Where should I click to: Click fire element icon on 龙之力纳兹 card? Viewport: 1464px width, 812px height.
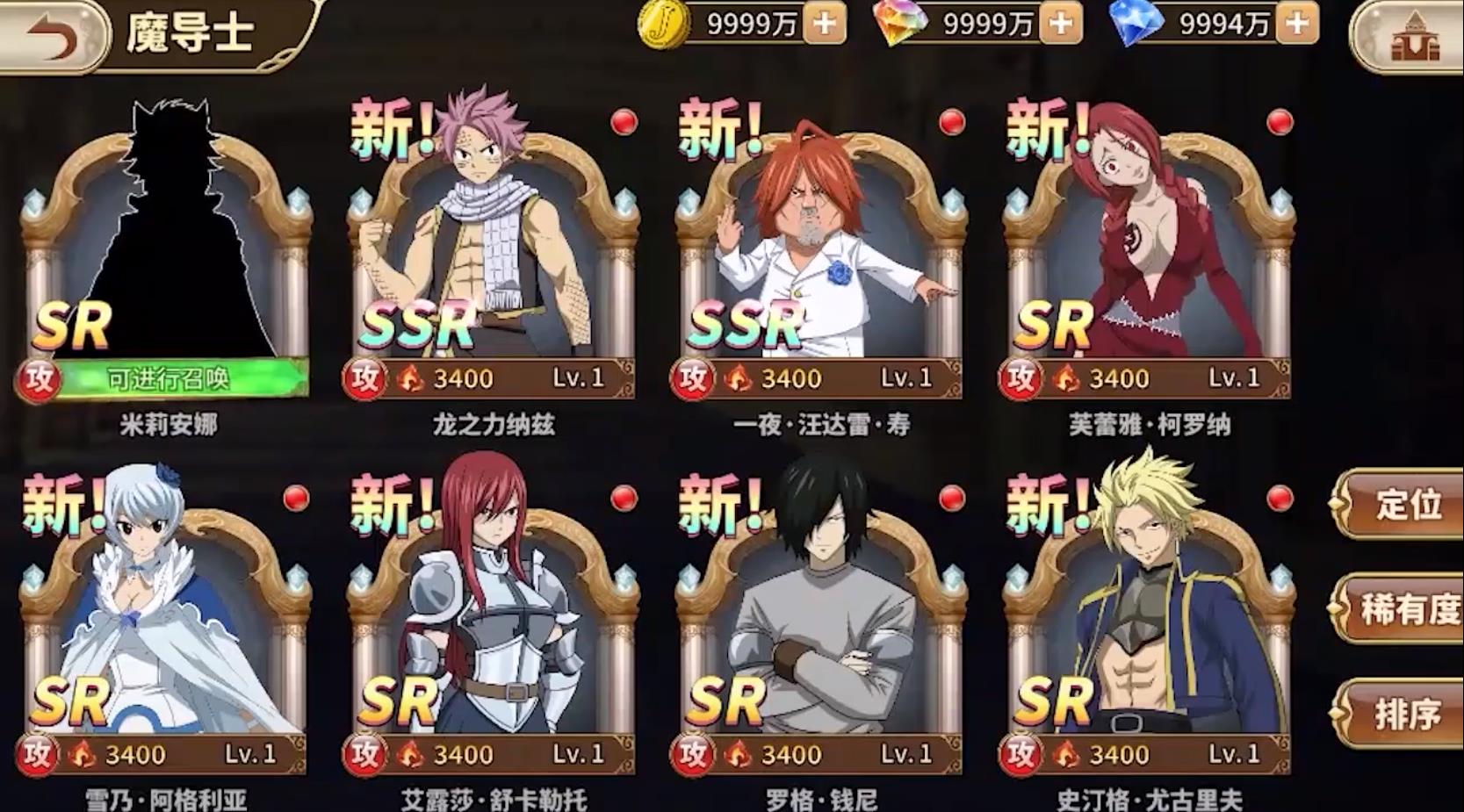pos(411,378)
